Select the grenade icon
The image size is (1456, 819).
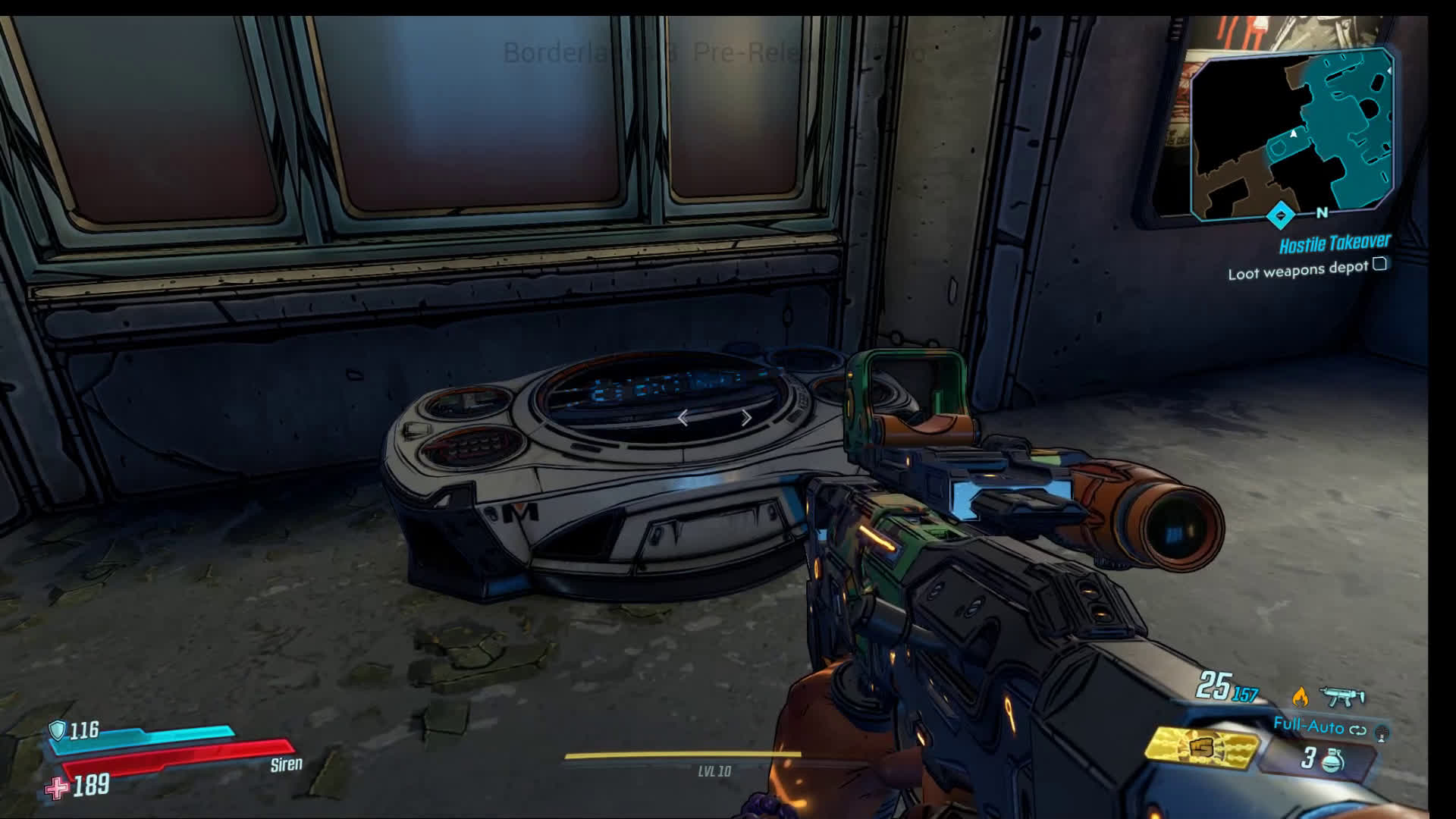point(1332,760)
